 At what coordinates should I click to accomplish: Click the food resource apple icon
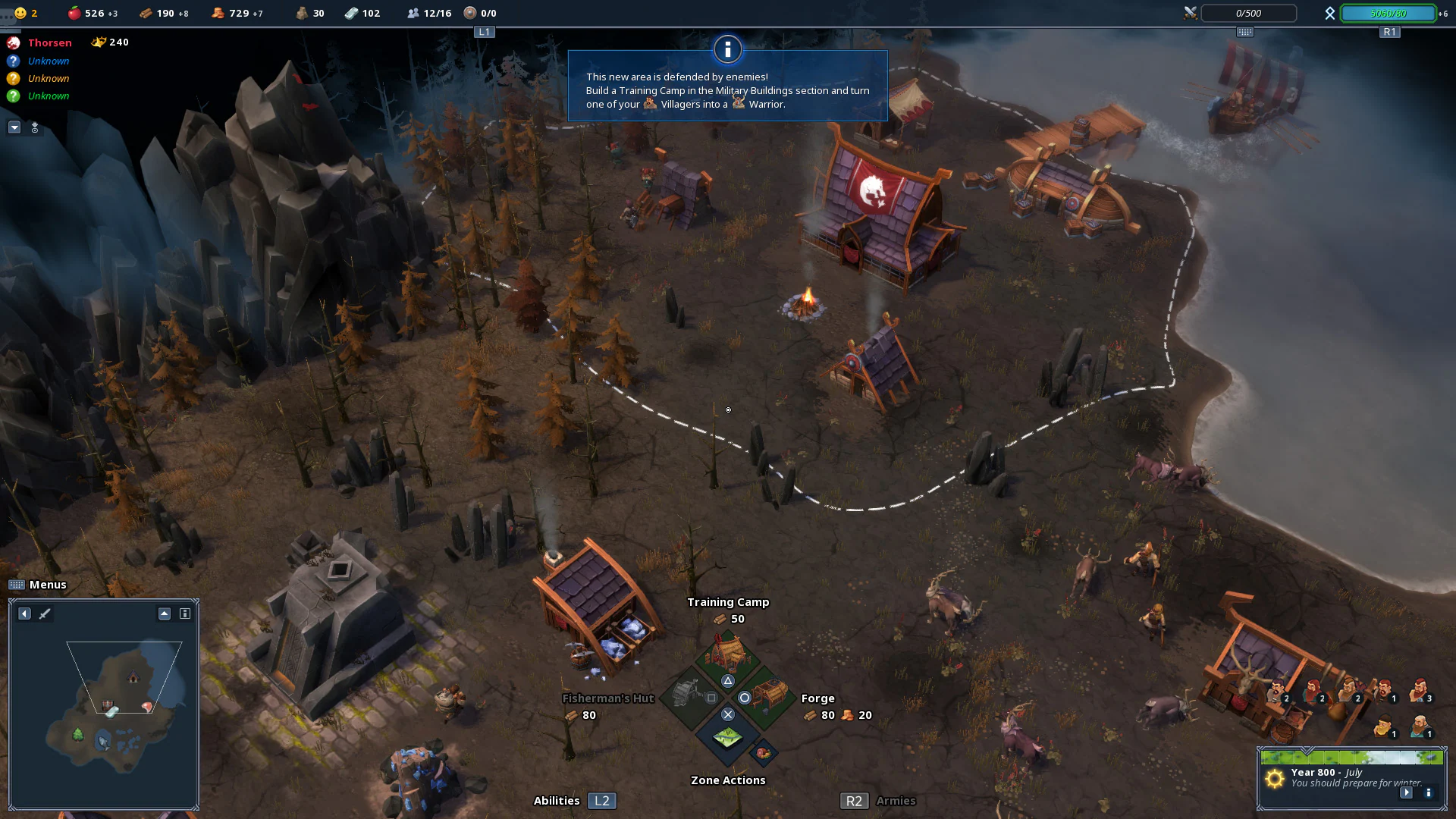pyautogui.click(x=74, y=13)
